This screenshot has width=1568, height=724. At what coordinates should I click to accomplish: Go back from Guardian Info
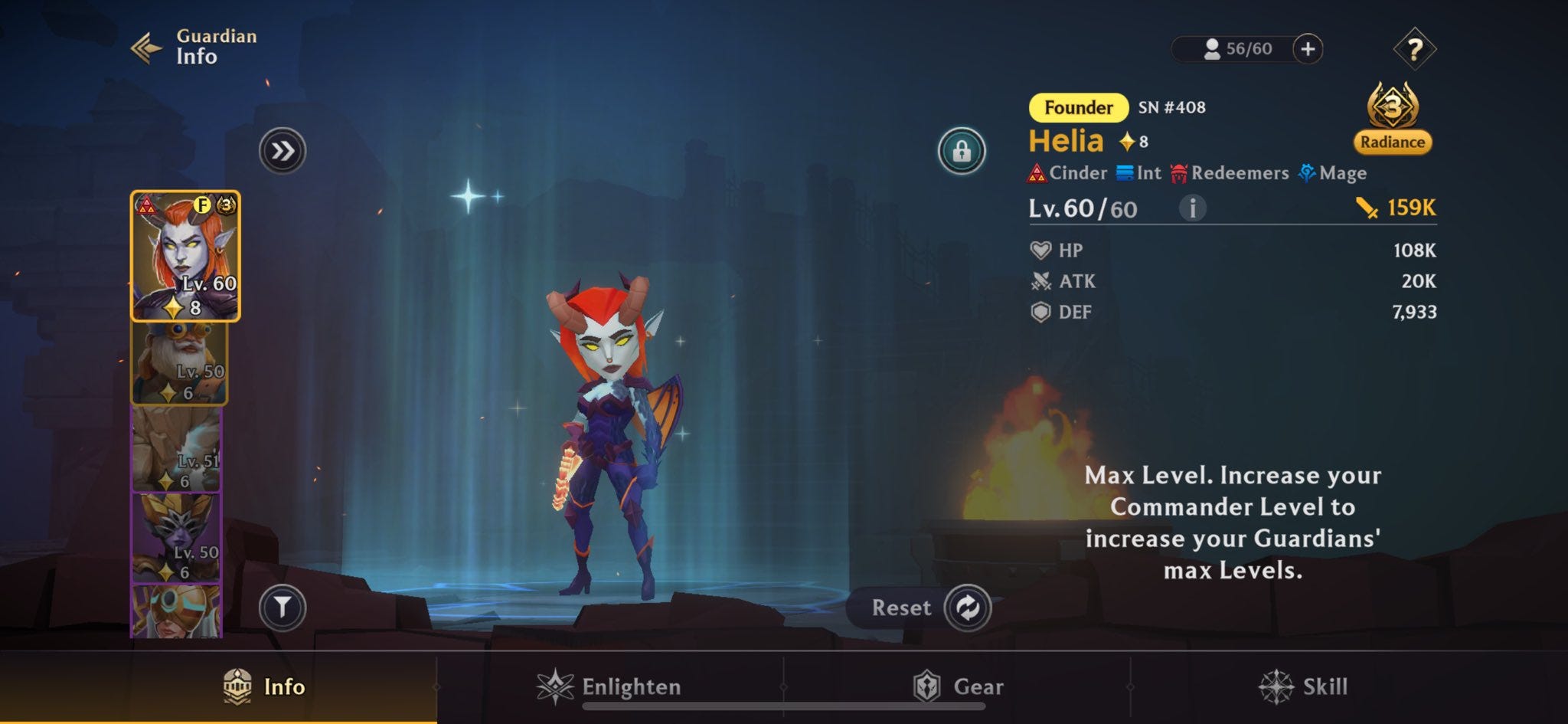(147, 48)
